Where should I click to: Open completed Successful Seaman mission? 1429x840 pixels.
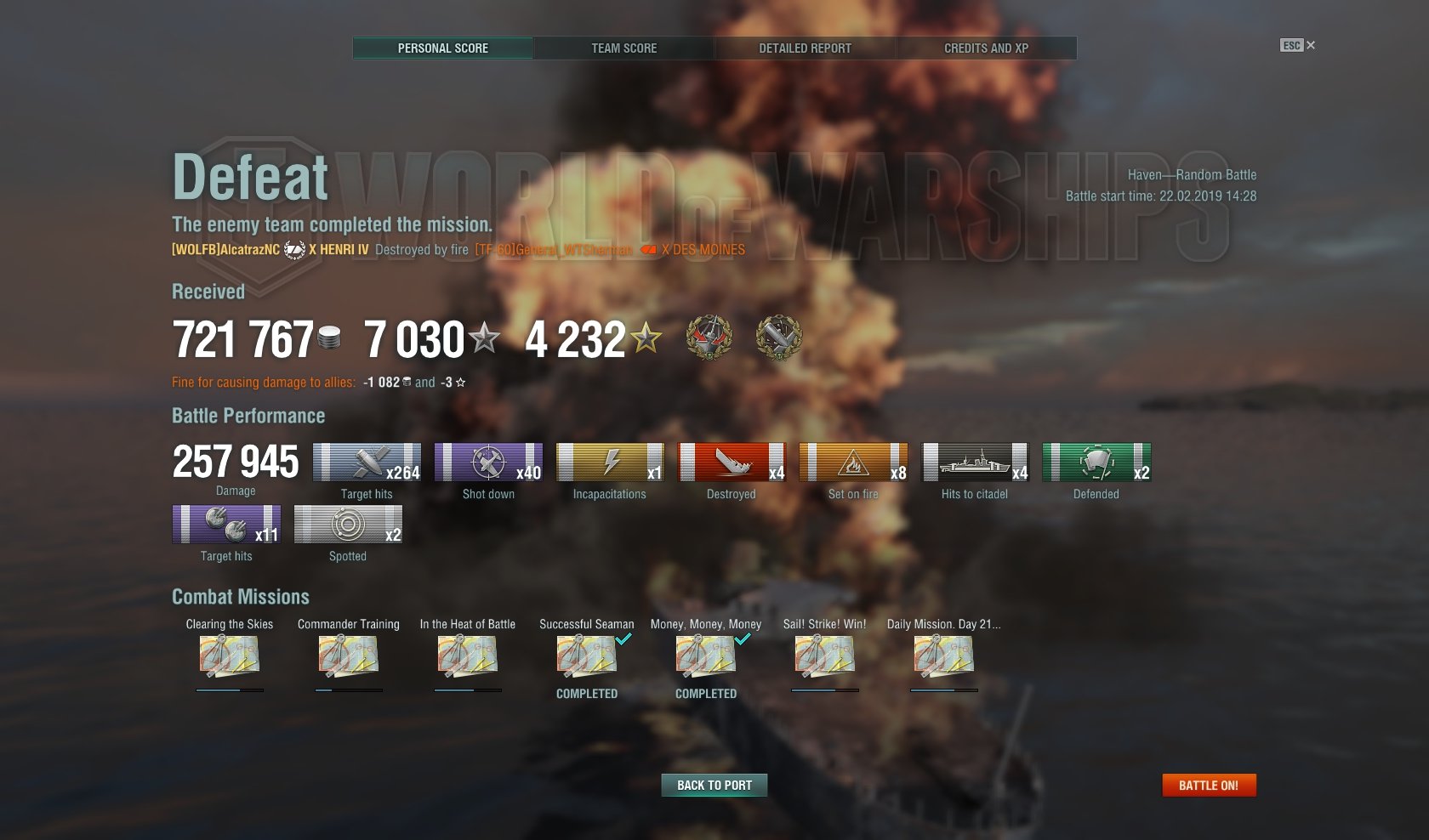(587, 656)
